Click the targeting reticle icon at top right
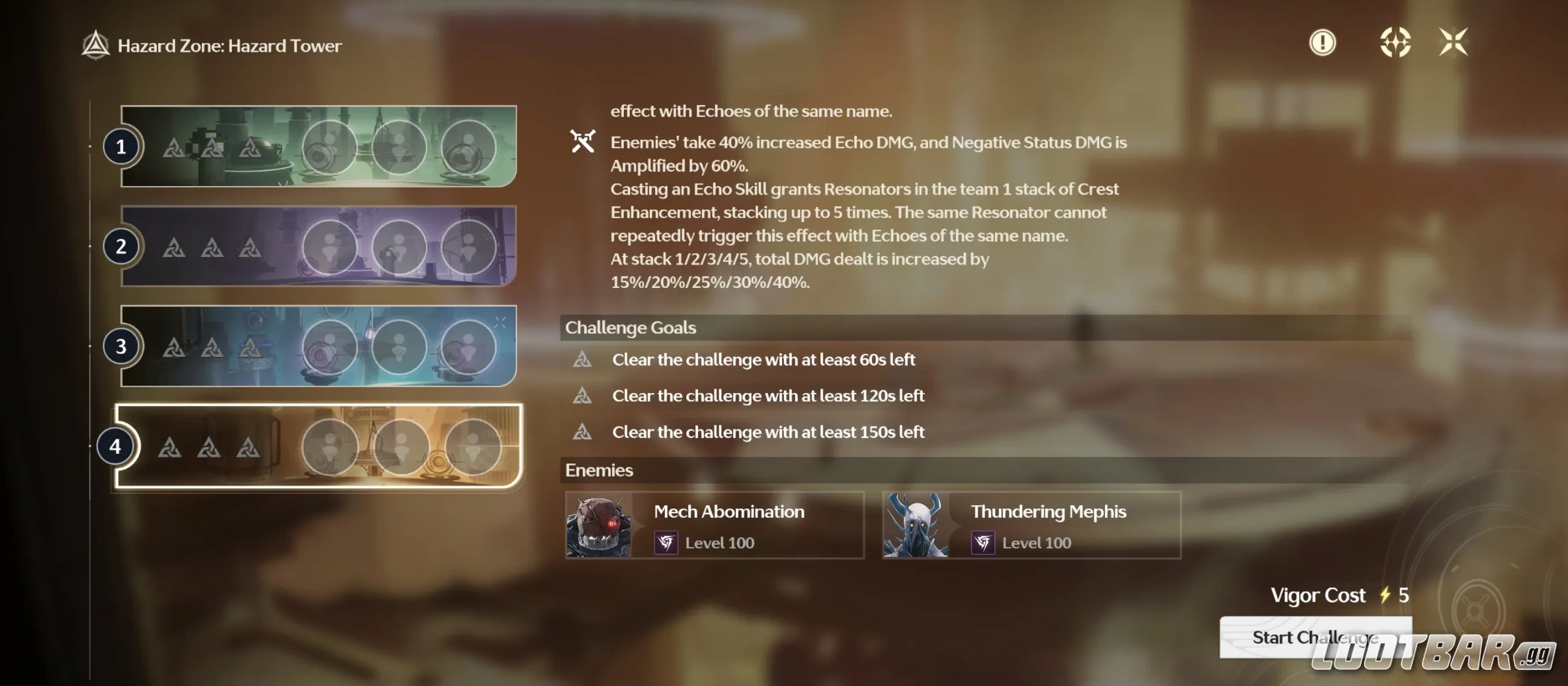 click(1397, 43)
